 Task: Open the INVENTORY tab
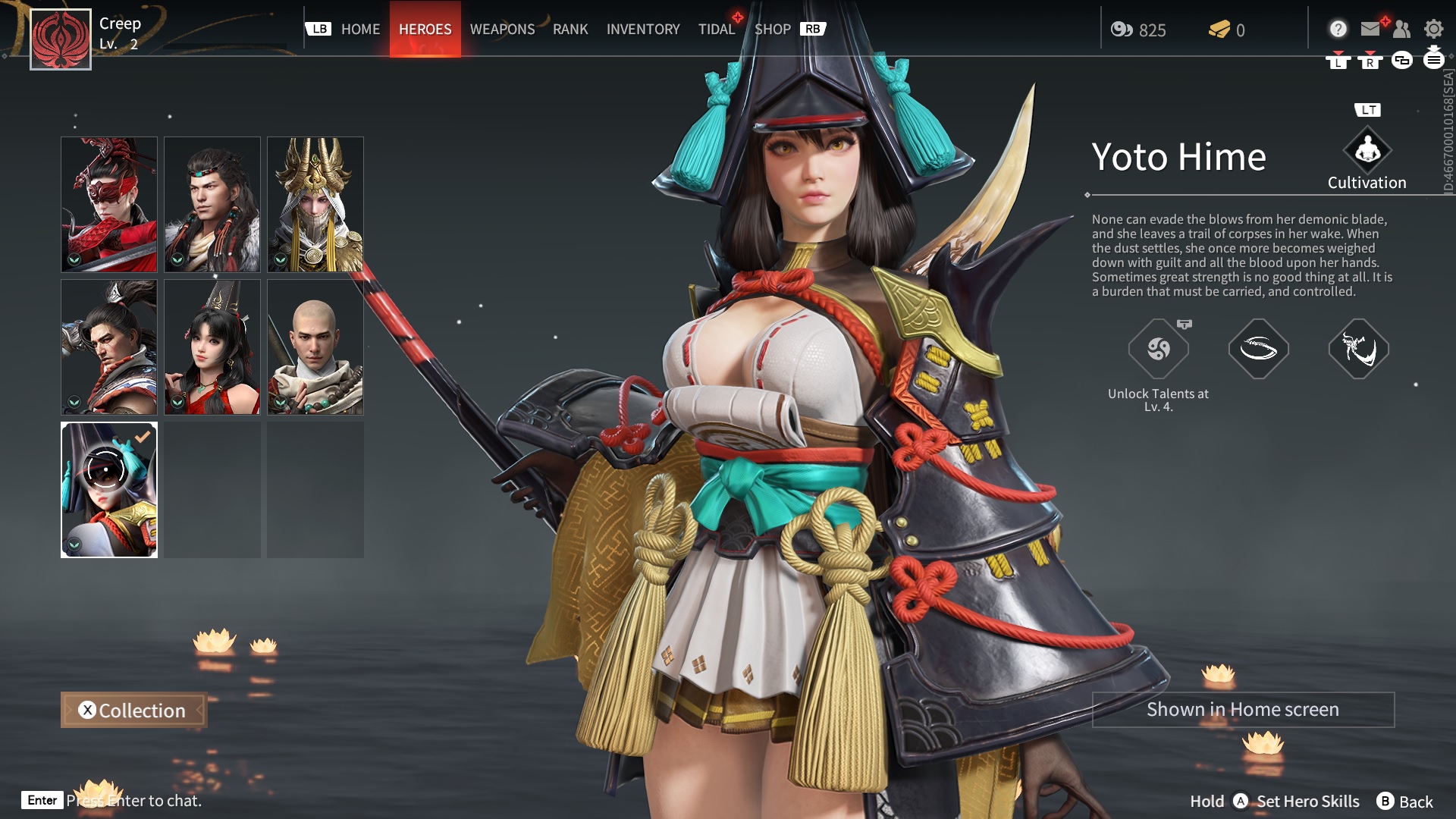coord(643,30)
